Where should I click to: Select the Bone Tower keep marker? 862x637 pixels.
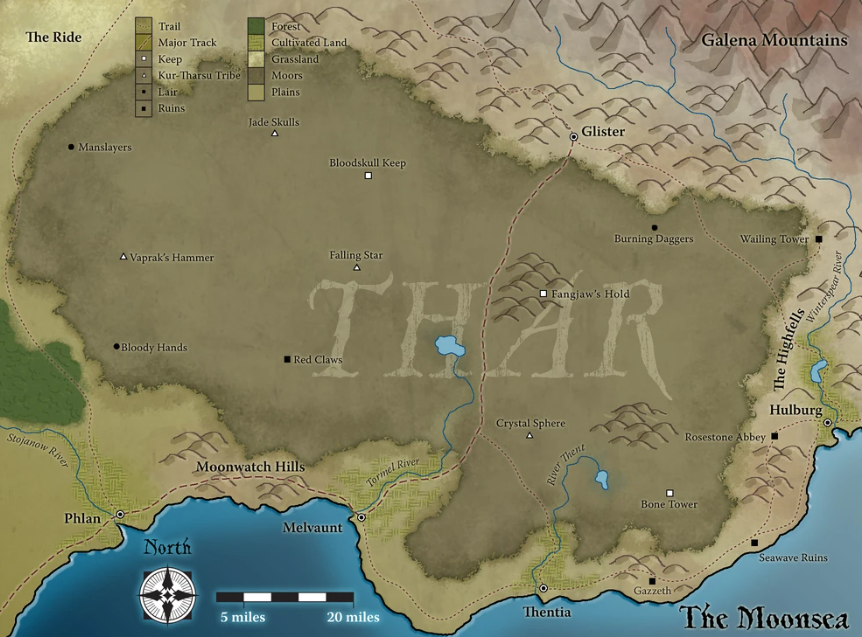pyautogui.click(x=670, y=492)
